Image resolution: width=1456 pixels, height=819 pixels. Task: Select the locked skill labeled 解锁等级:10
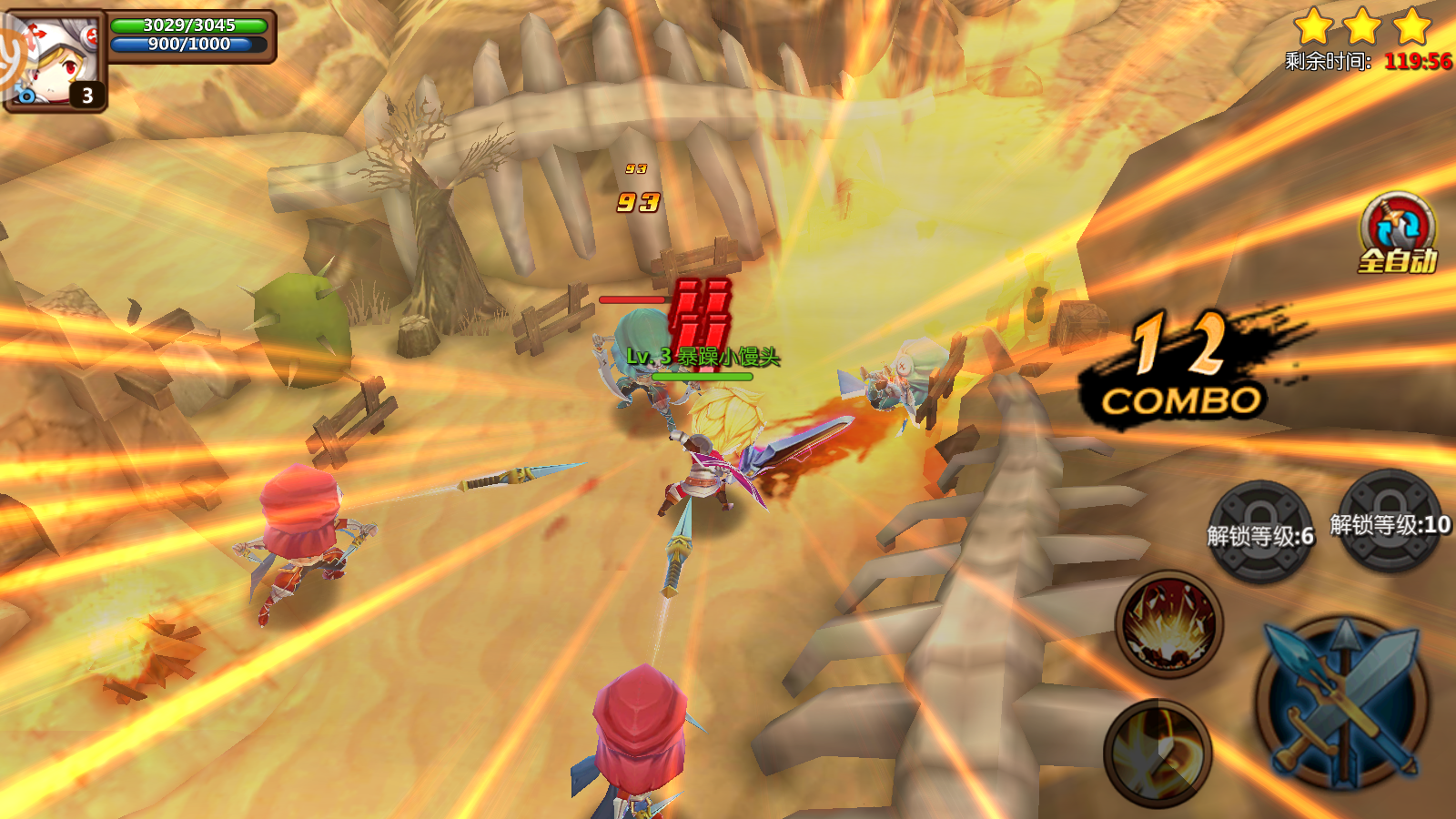click(1390, 521)
